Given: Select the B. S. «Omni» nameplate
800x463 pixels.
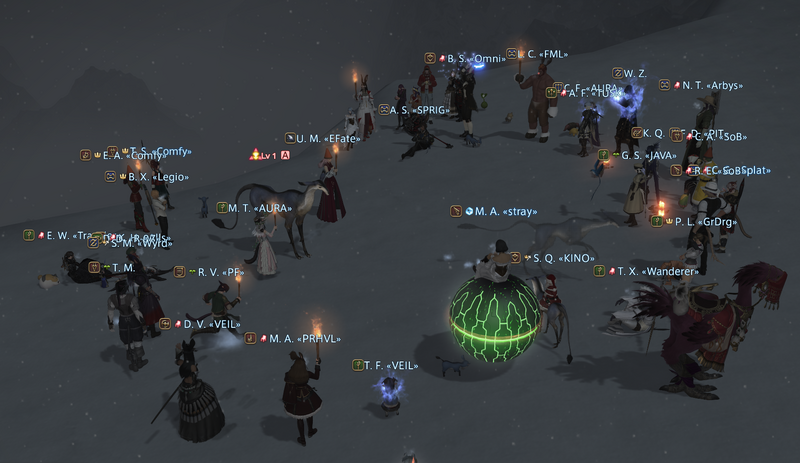Looking at the screenshot, I should (x=468, y=59).
